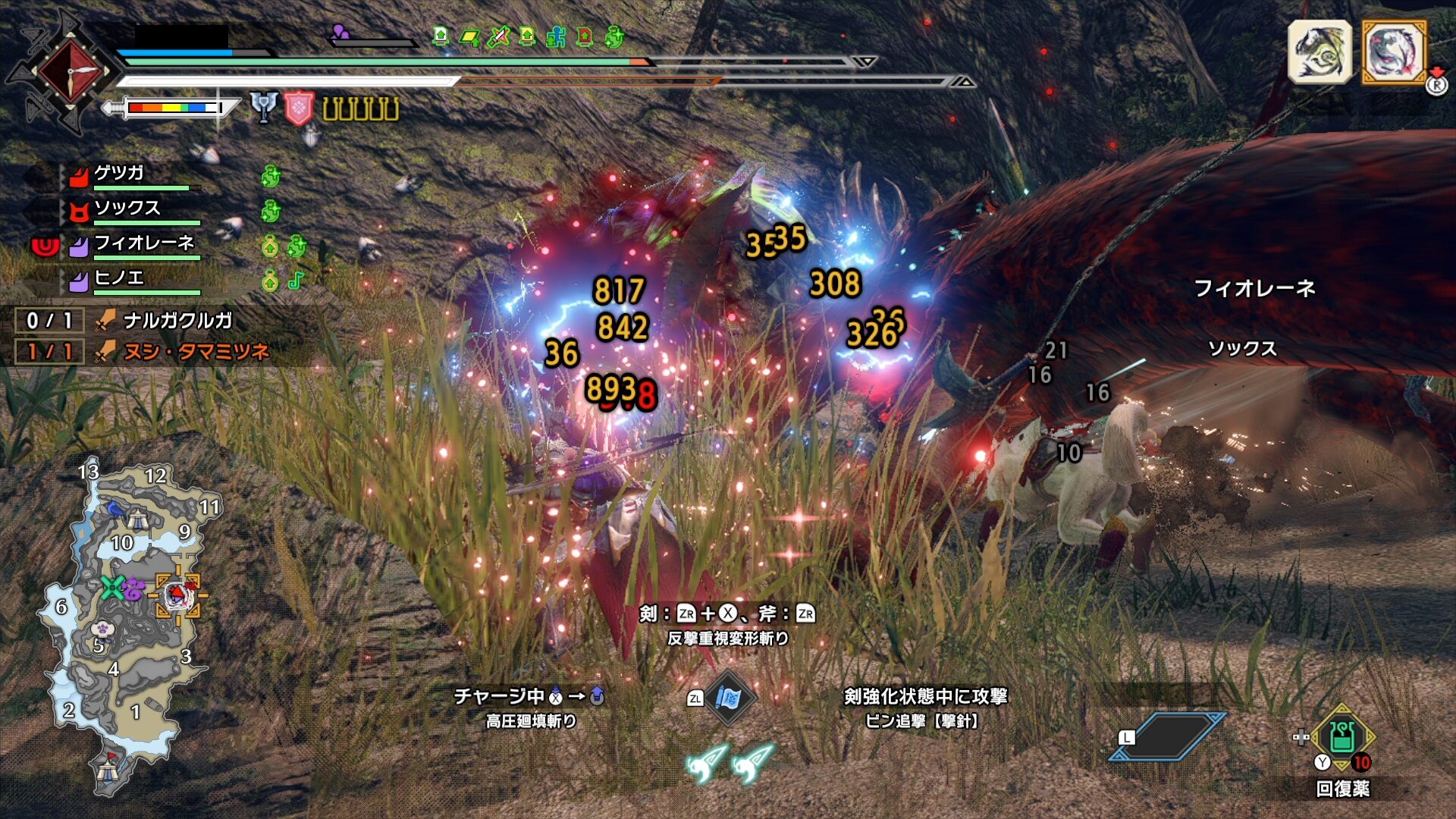Choose party member ゲツガ in the list

pos(119,174)
